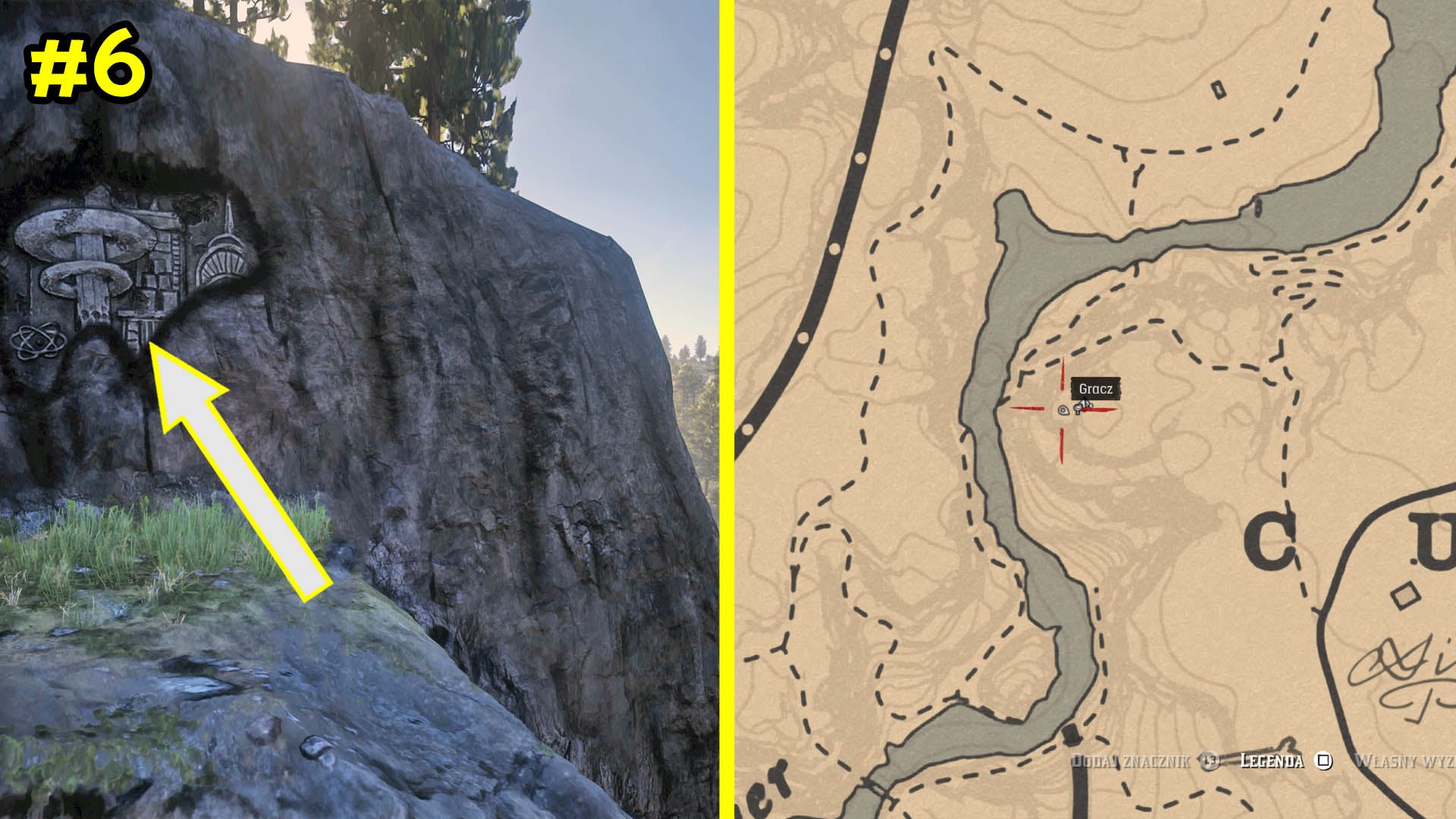Select the waypoint pin icon beside the player marker

point(1062,409)
